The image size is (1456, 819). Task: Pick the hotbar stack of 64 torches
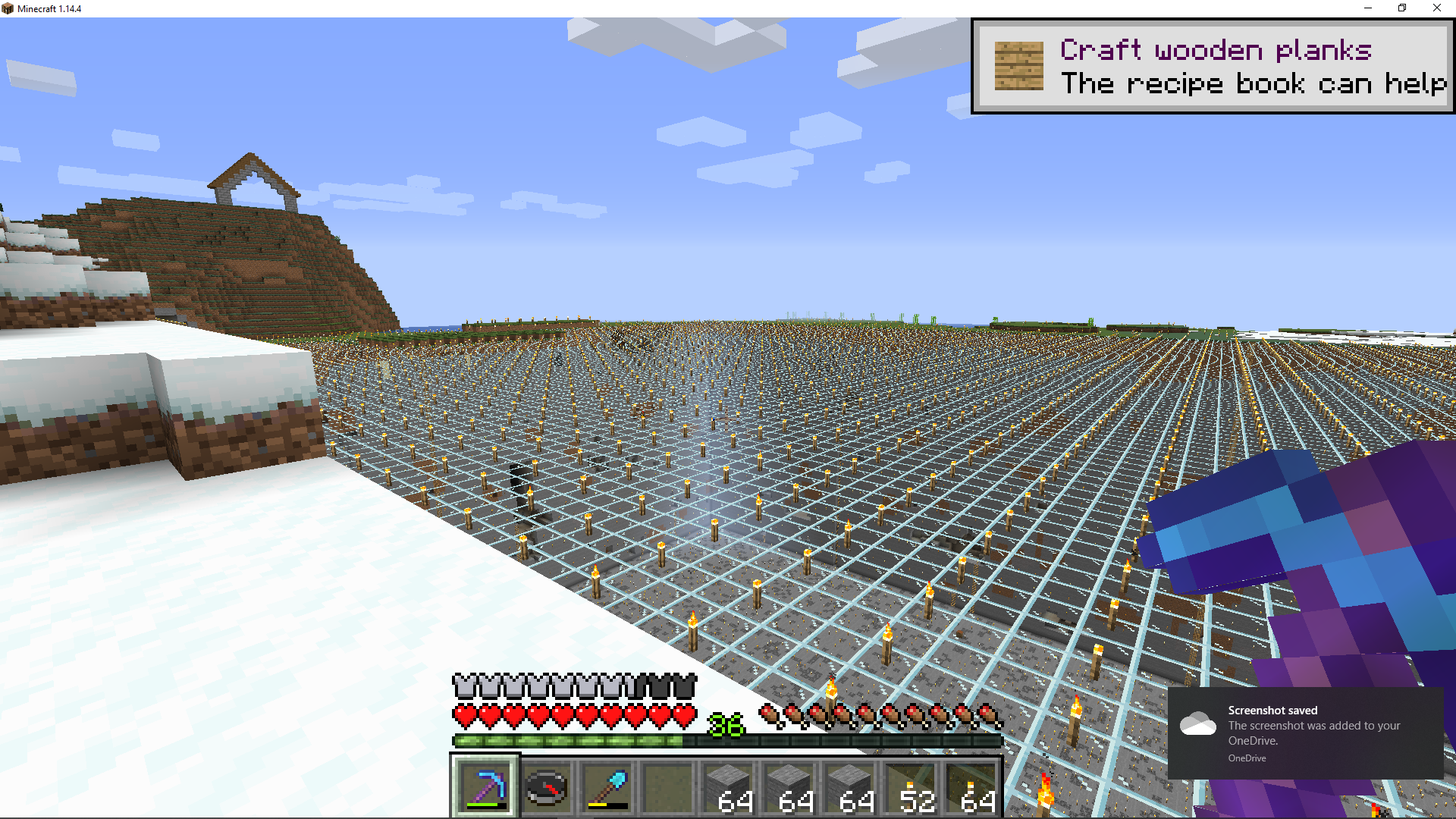[x=972, y=787]
